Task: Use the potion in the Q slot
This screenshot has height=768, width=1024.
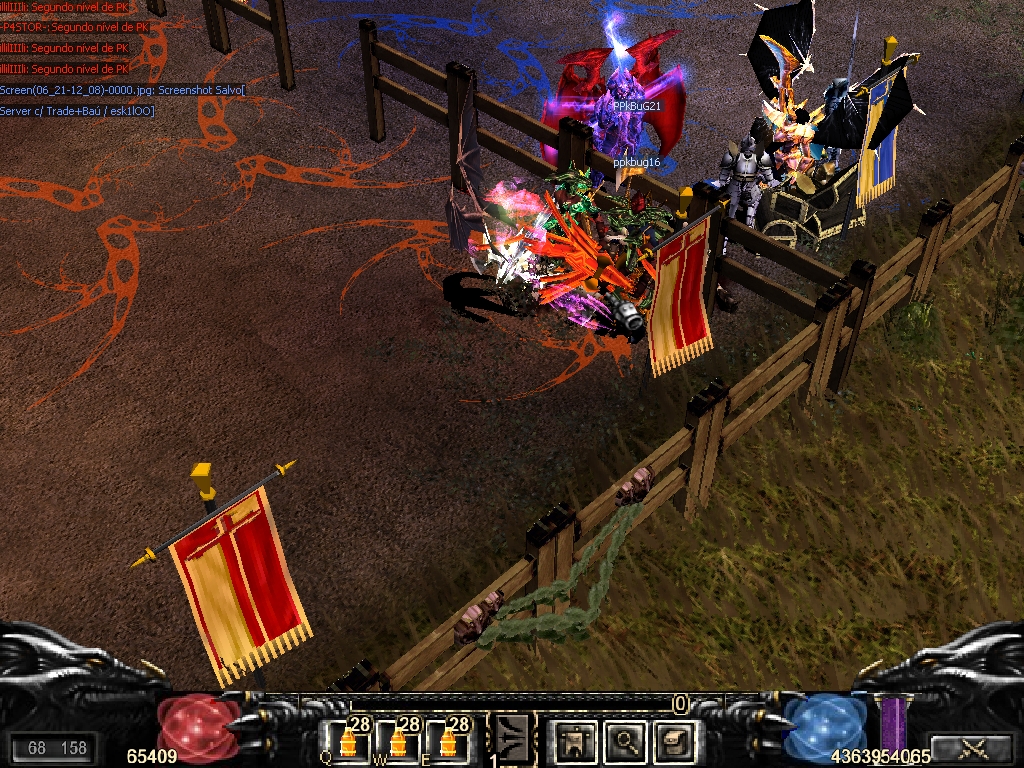Action: coord(347,740)
